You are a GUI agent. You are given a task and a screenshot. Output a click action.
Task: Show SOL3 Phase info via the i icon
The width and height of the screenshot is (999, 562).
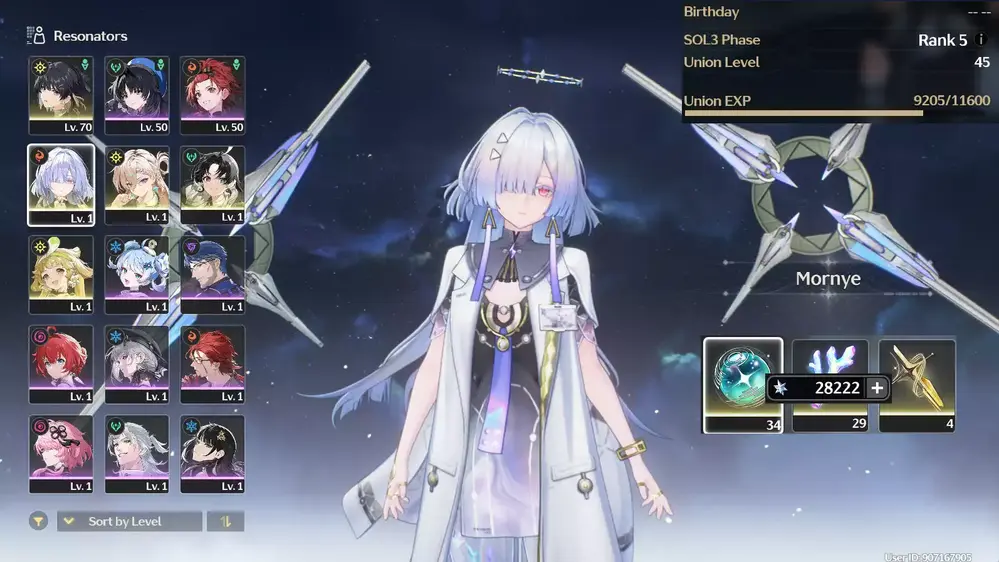pos(980,41)
